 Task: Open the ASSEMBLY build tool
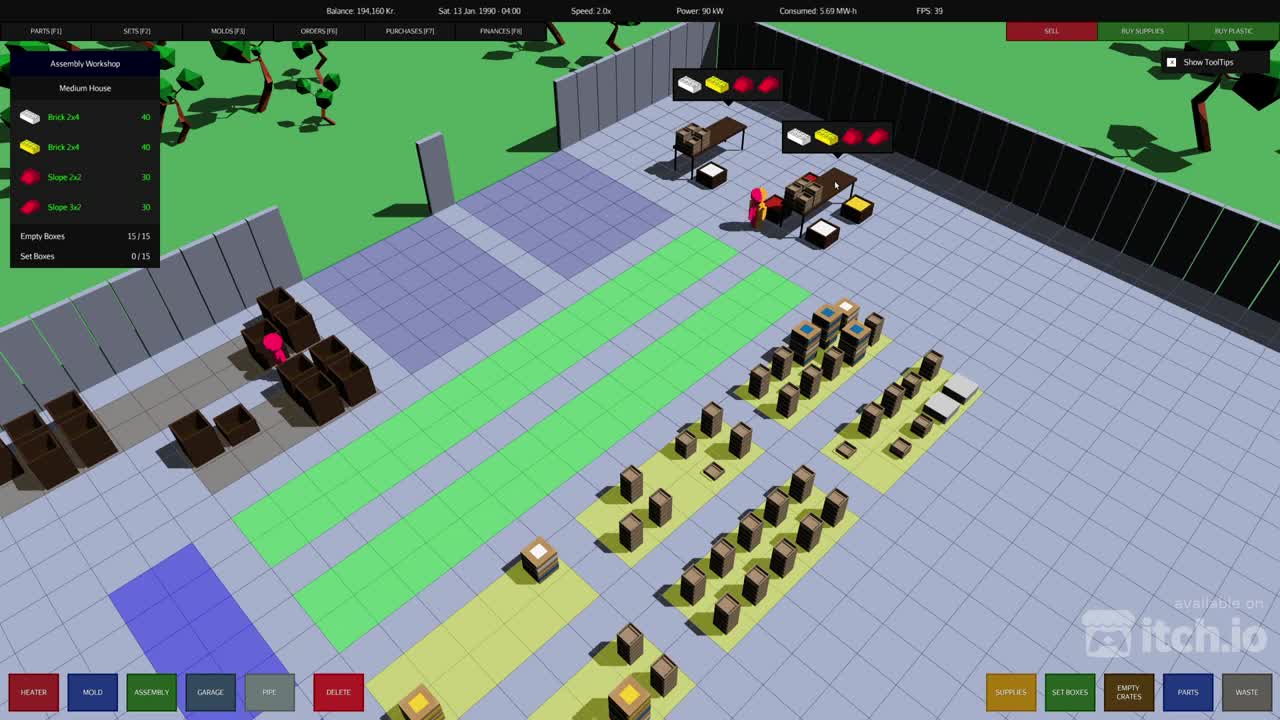coord(151,692)
